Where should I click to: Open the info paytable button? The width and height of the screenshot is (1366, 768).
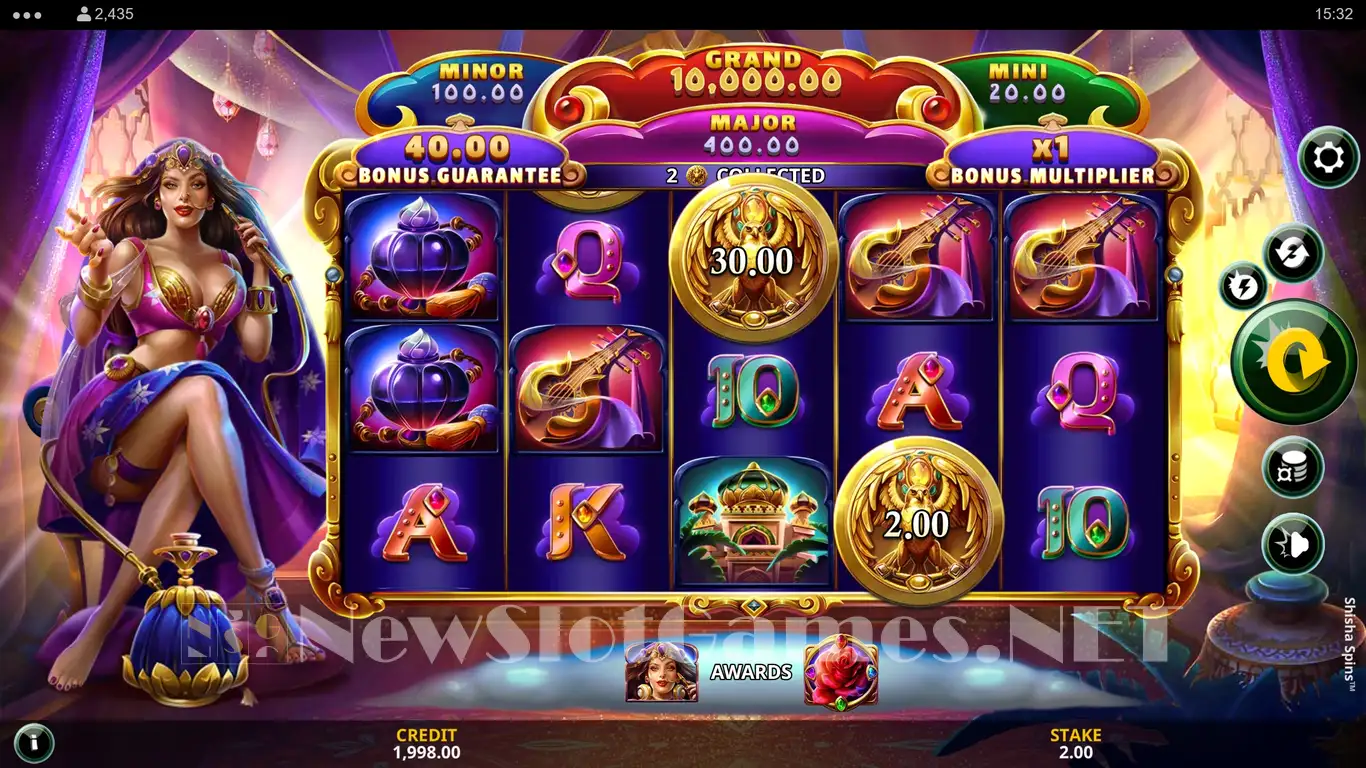34,743
